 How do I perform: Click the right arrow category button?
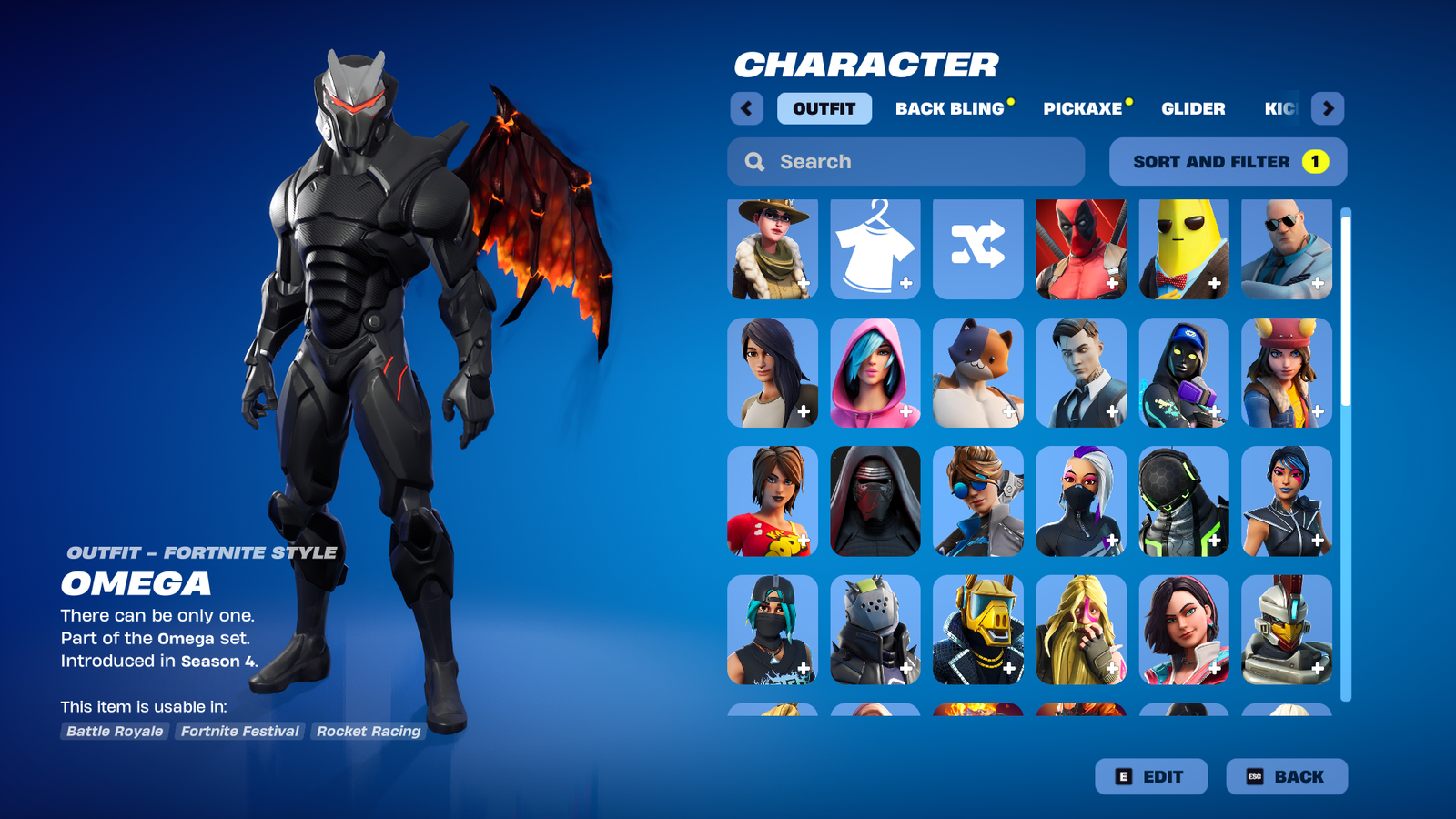1328,108
